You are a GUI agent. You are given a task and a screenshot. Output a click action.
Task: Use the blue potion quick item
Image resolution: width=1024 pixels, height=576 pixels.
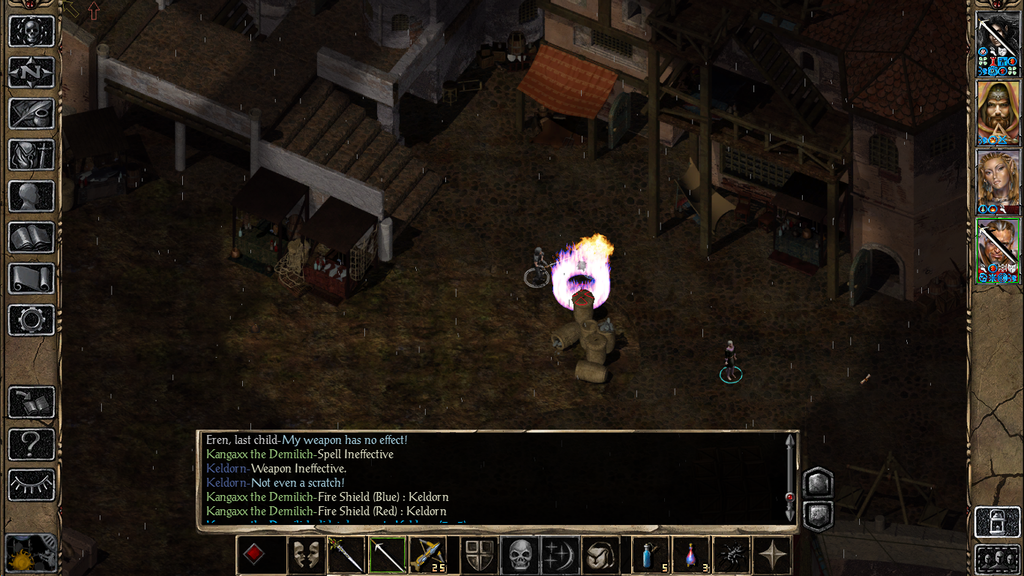(649, 555)
